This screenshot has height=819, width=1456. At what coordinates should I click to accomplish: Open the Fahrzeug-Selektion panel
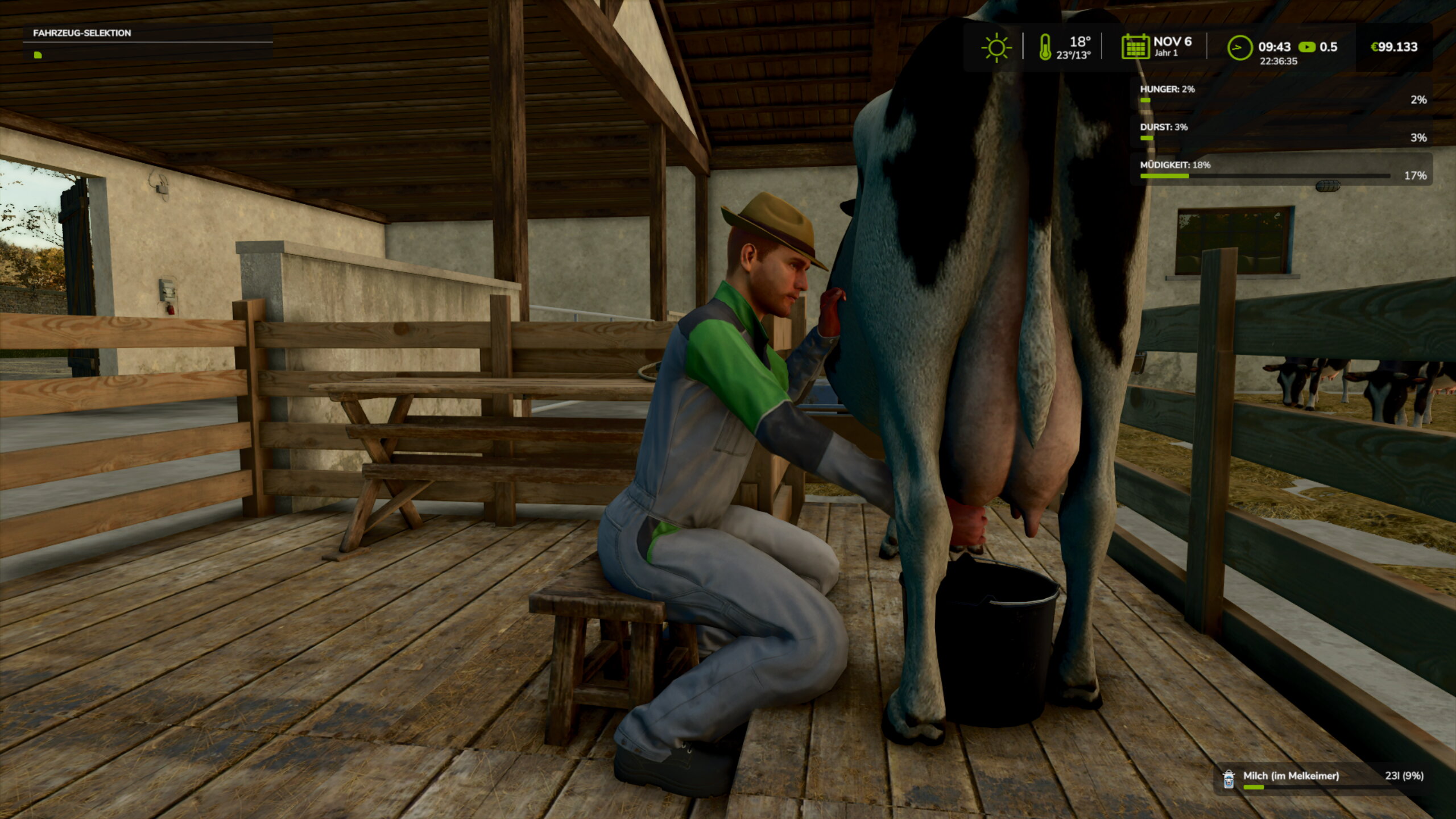click(82, 33)
